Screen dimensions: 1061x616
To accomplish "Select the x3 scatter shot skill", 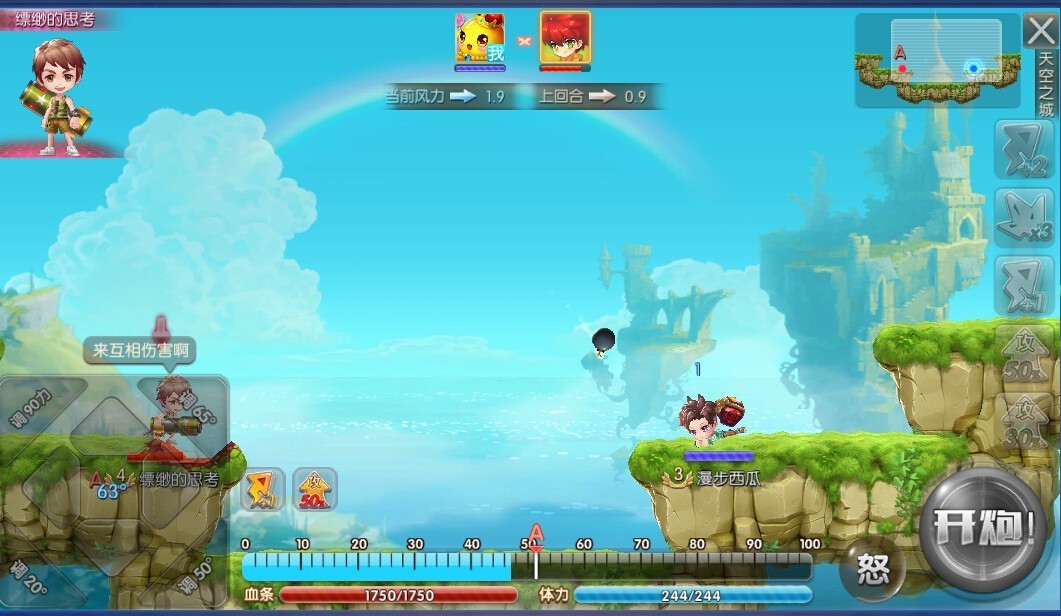I will click(1023, 216).
